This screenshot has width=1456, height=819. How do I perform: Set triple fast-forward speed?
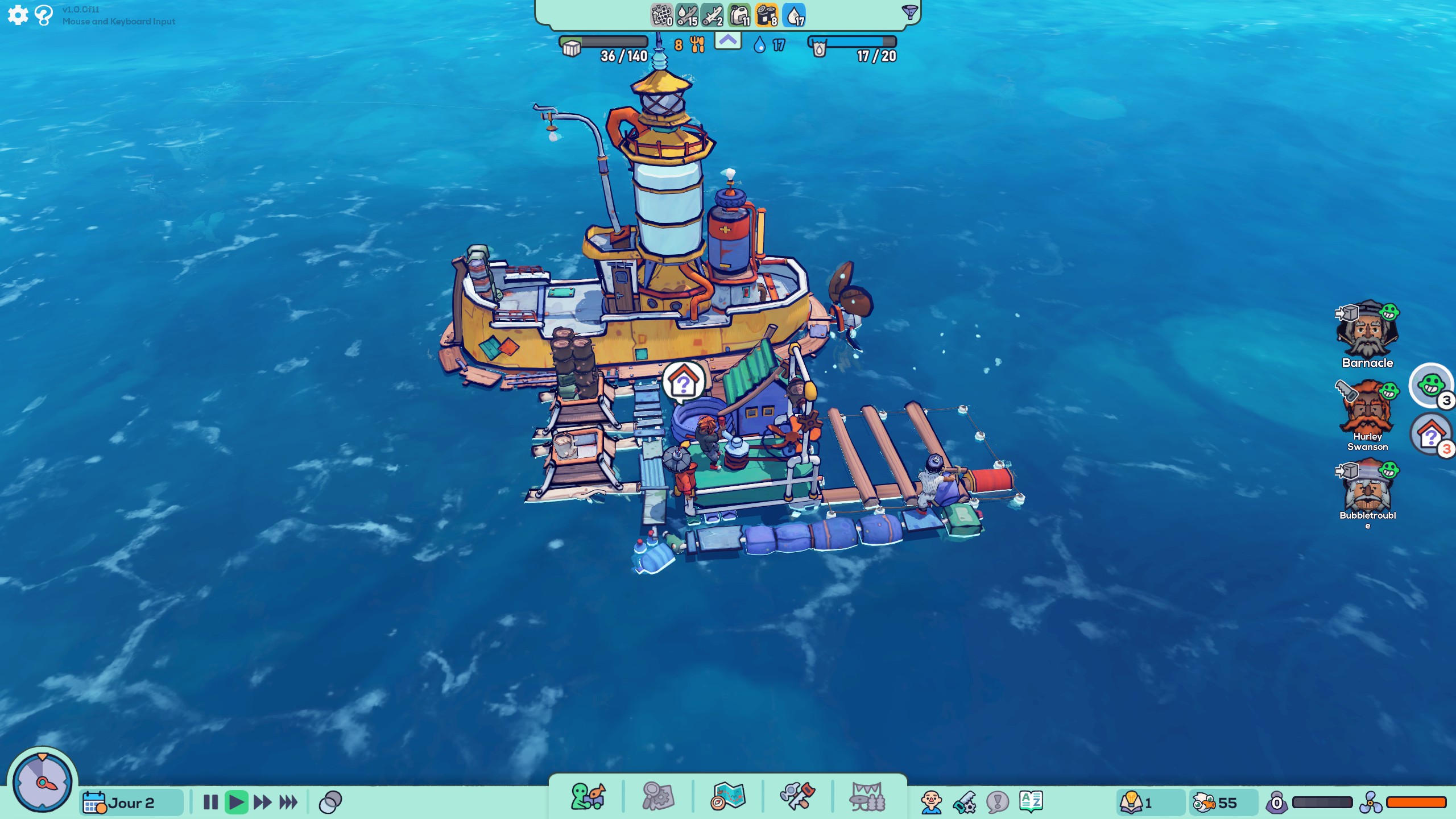click(x=288, y=803)
